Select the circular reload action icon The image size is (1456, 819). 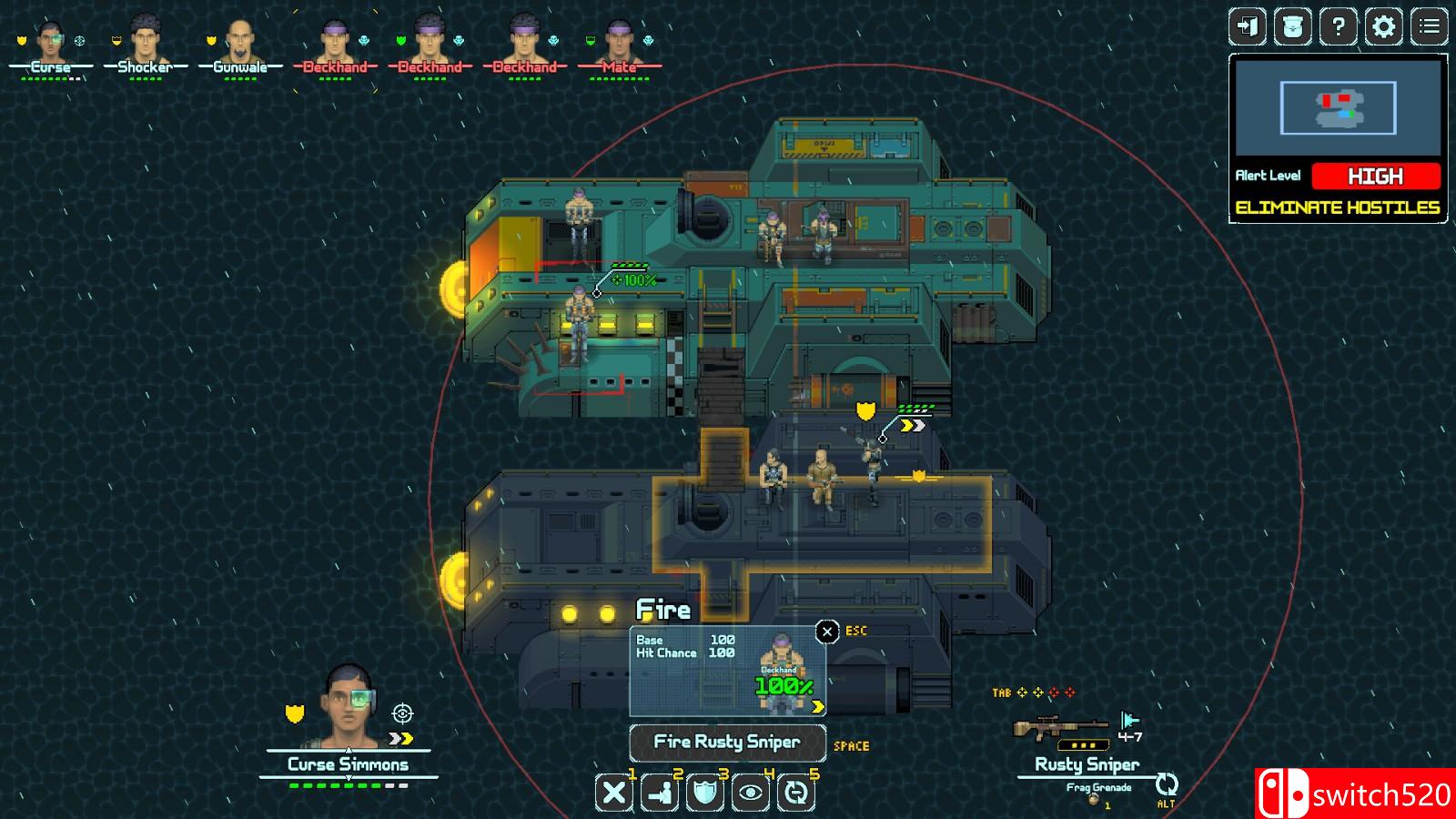point(796,793)
